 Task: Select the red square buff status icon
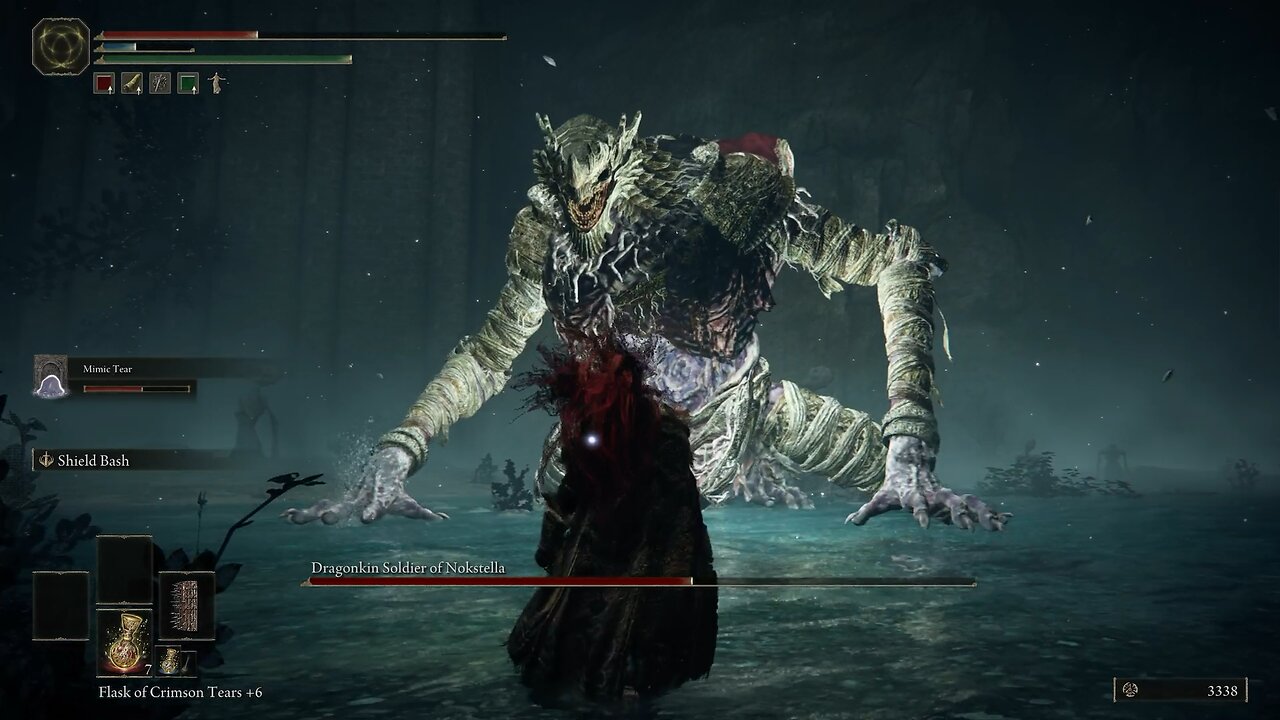click(104, 83)
